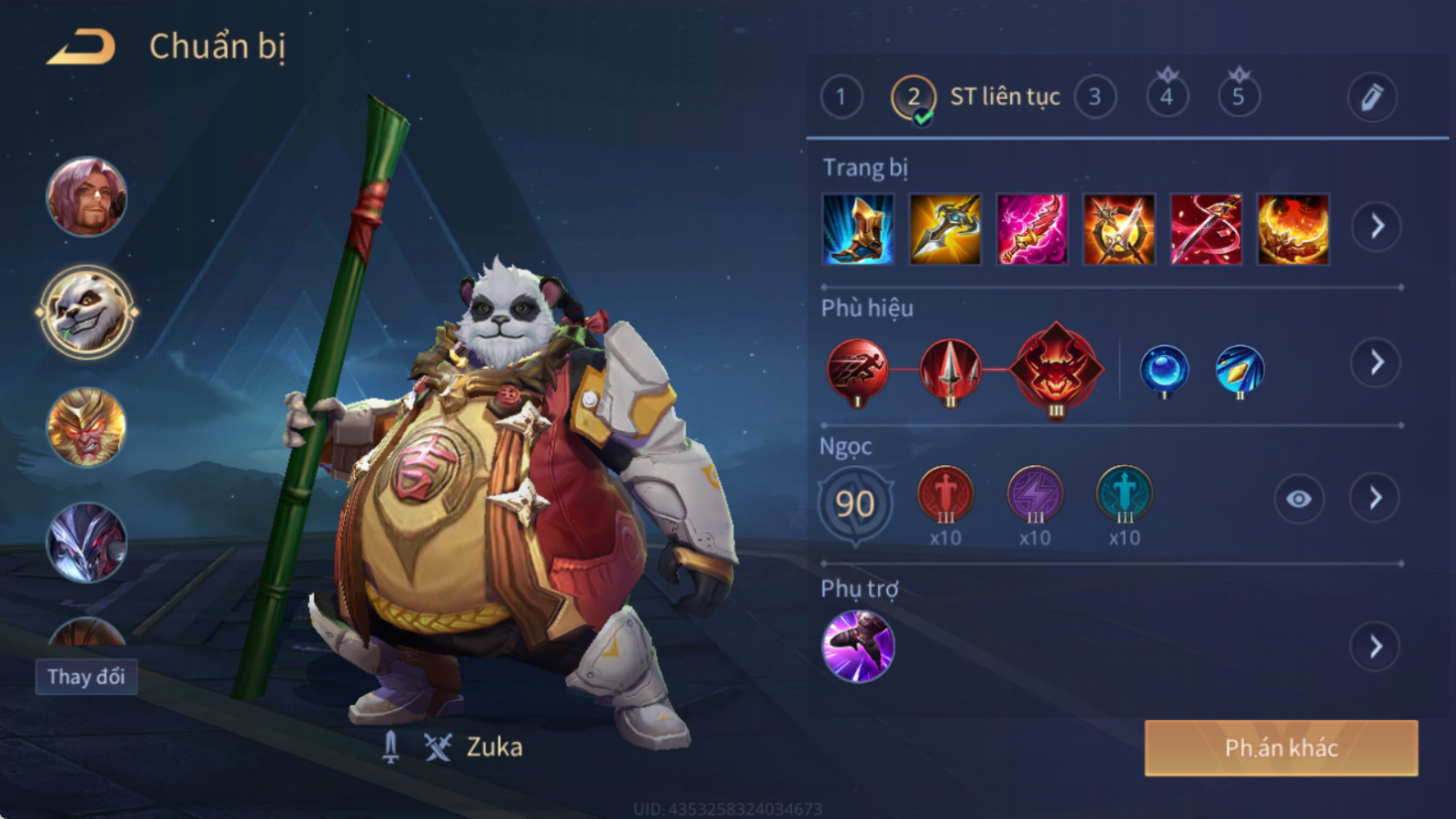Edit the preset name with pencil icon
1456x819 pixels.
[1372, 97]
